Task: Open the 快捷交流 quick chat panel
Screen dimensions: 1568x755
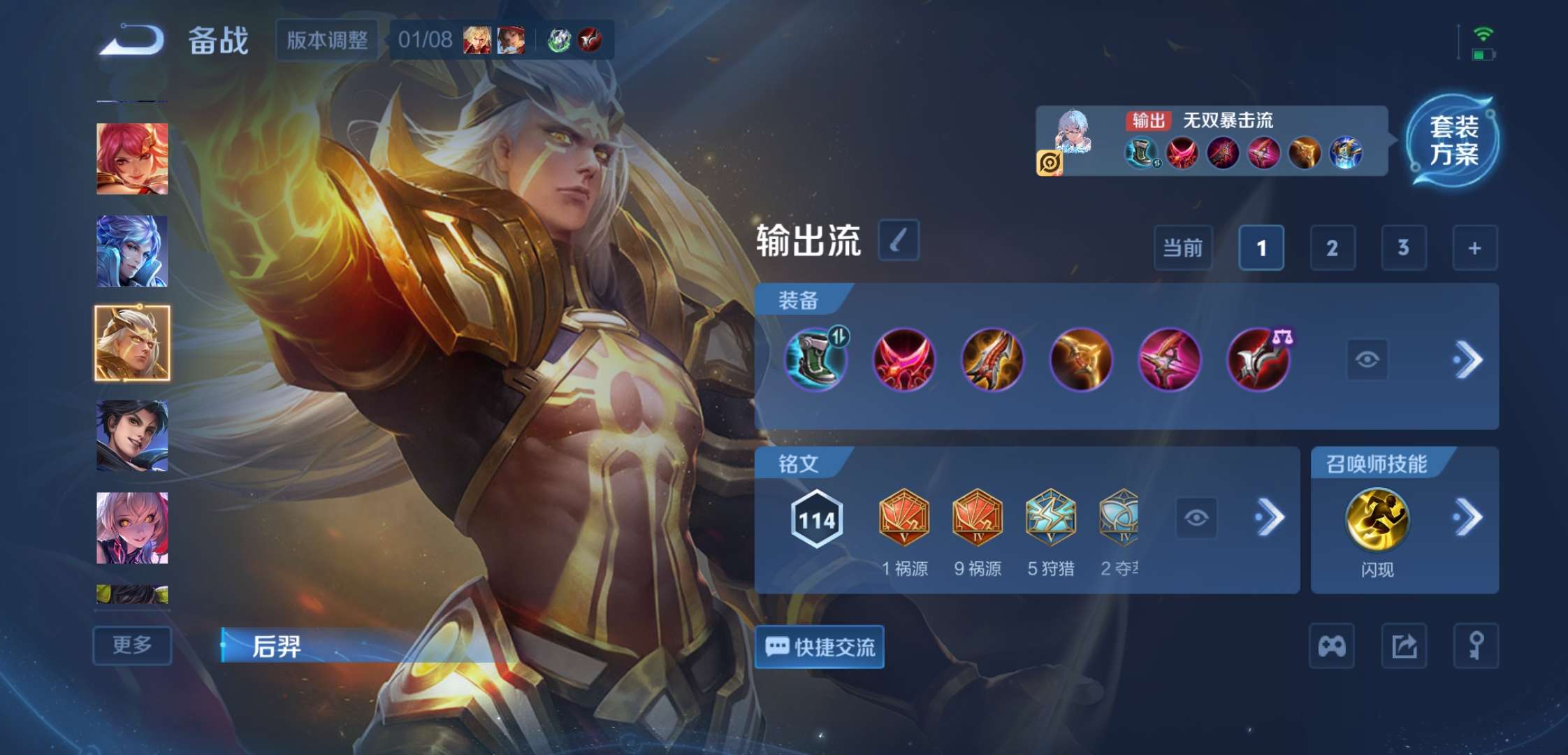Action: point(818,647)
